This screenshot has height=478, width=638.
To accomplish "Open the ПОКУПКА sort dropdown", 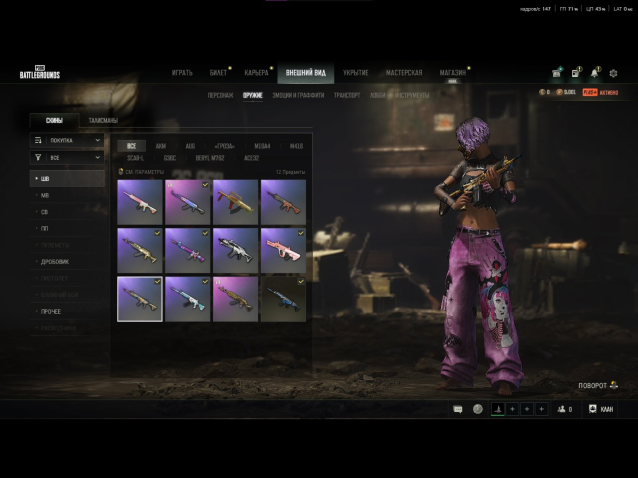I will point(67,140).
